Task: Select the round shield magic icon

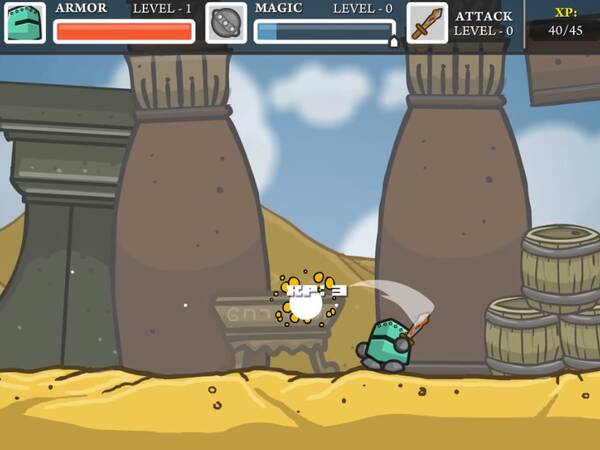Action: [226, 23]
